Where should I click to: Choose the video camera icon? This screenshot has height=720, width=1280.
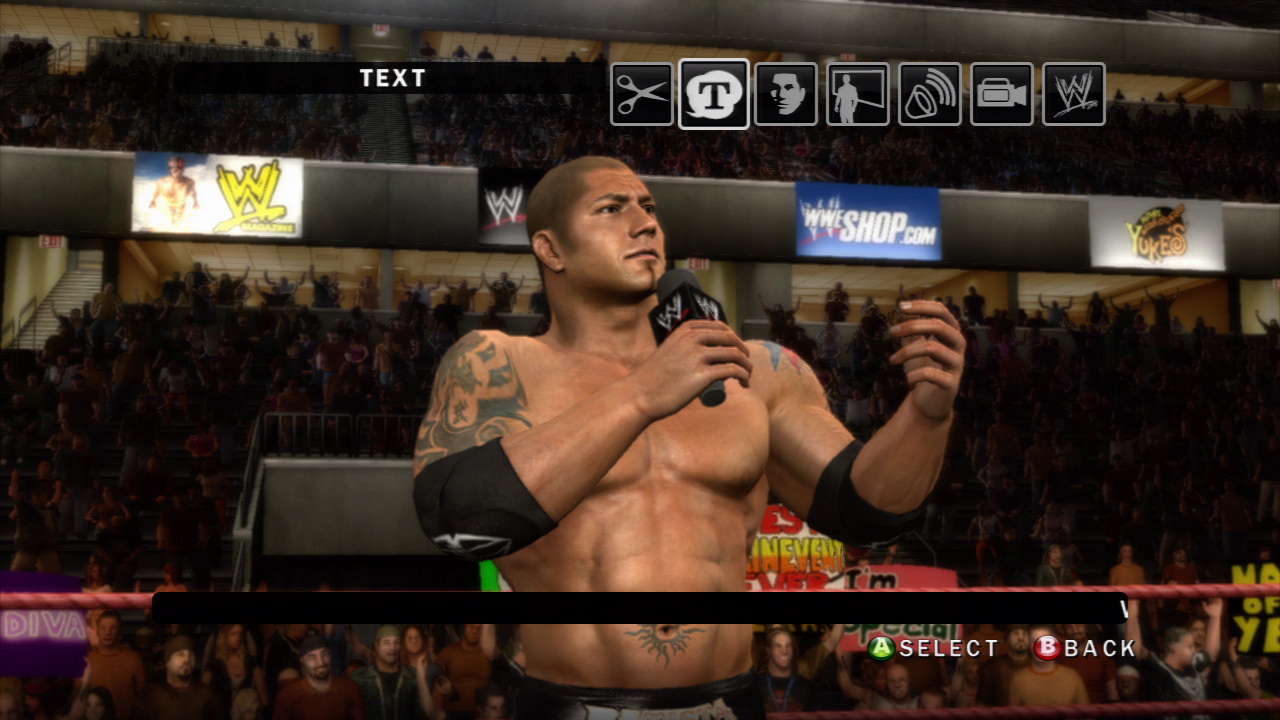[1002, 94]
